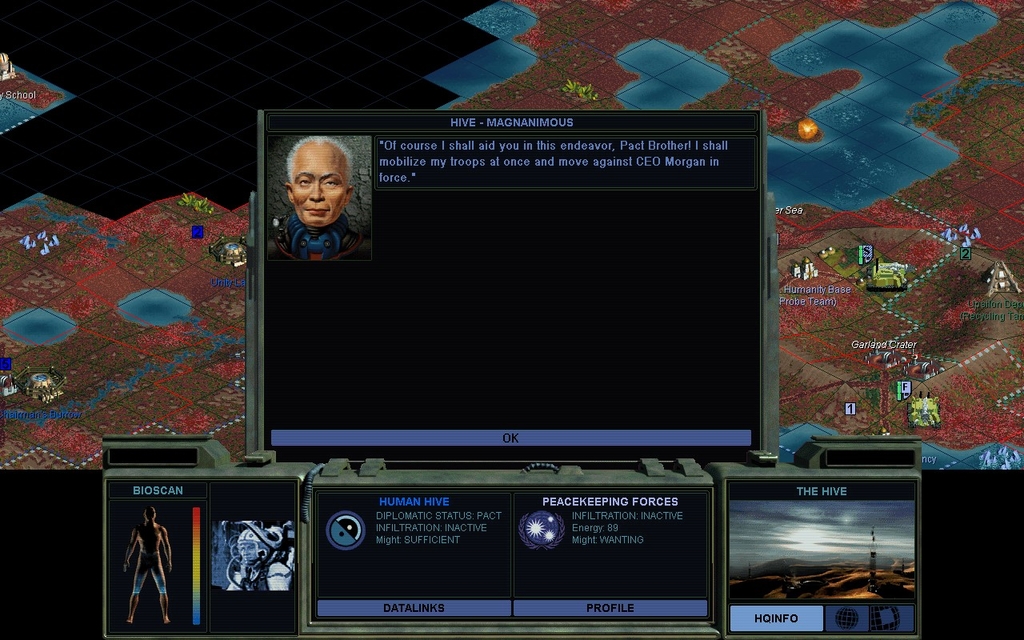This screenshot has height=640, width=1024.
Task: Open the Datalinks for Human Hive
Action: point(413,608)
